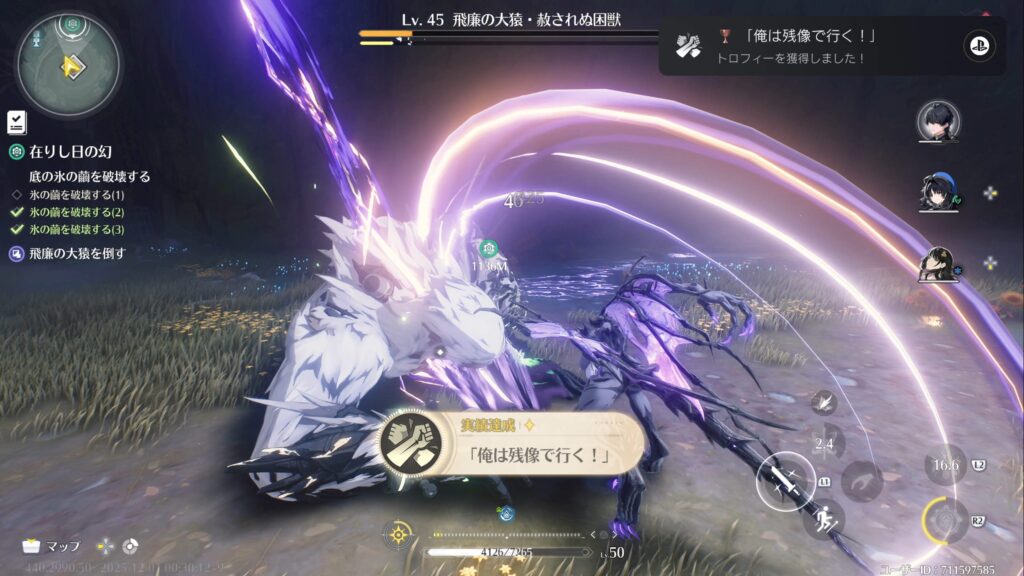This screenshot has height=576, width=1024.
Task: Switch to the blue-hat party member portrait
Action: click(939, 192)
